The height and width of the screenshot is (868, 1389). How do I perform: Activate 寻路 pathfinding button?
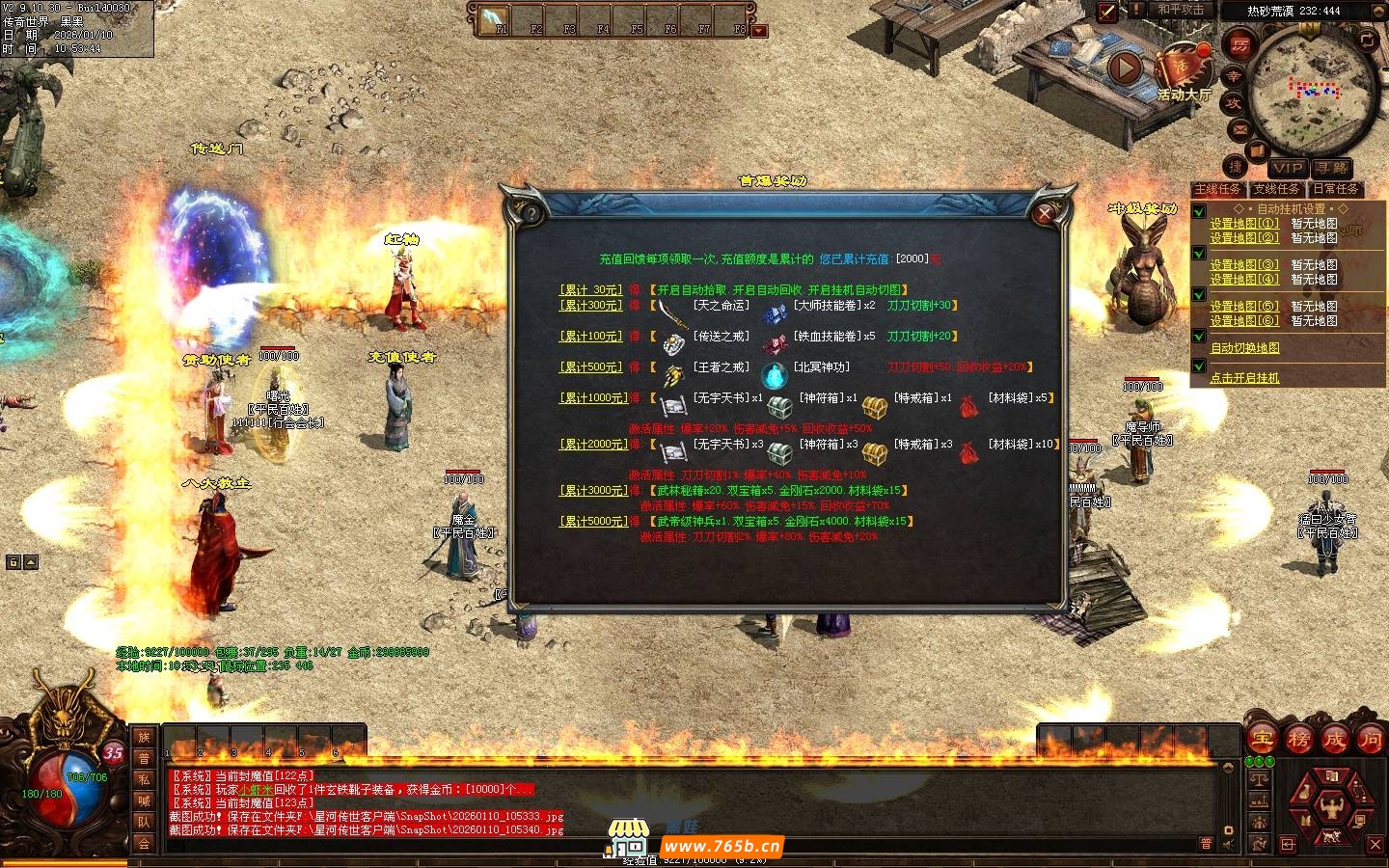click(x=1331, y=168)
